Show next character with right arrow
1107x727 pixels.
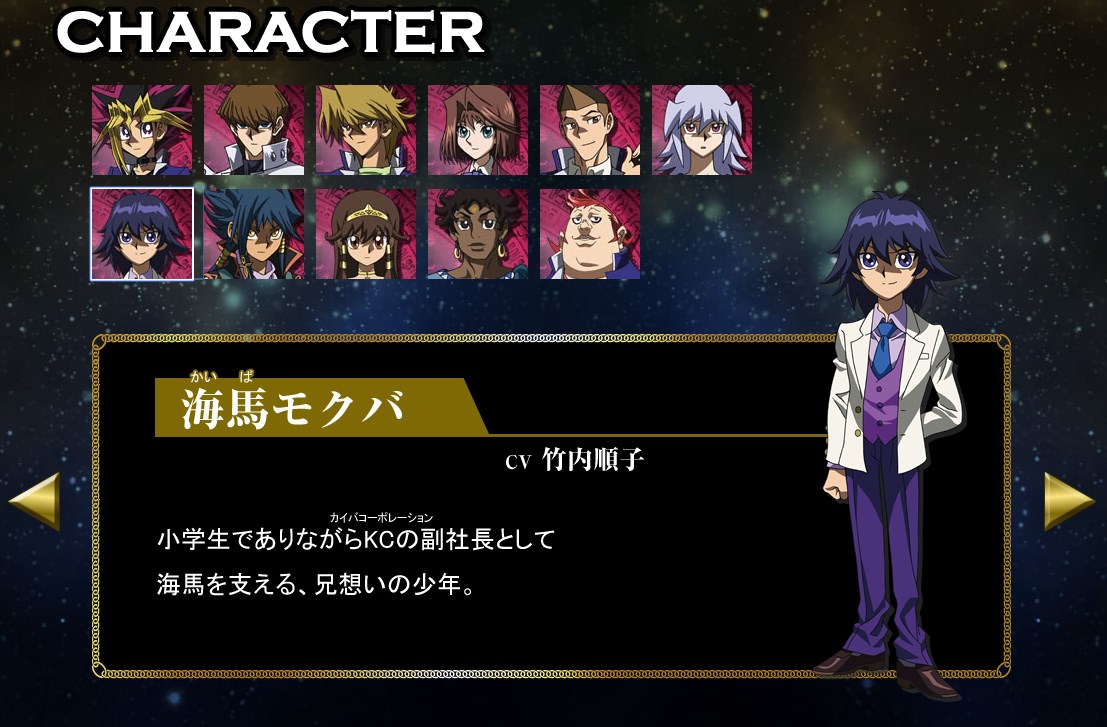point(1069,500)
